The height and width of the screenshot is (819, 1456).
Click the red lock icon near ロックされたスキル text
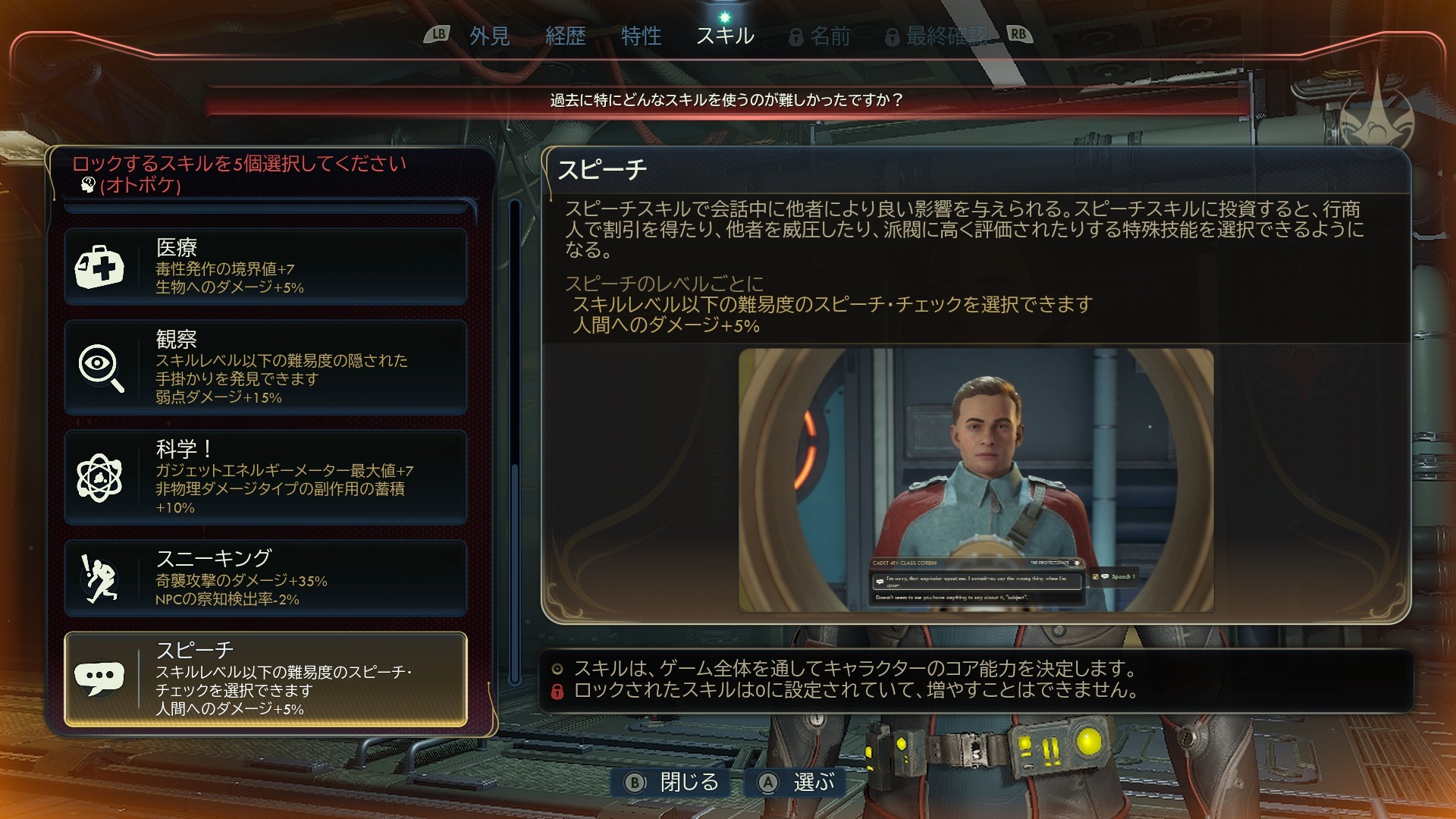click(x=558, y=691)
